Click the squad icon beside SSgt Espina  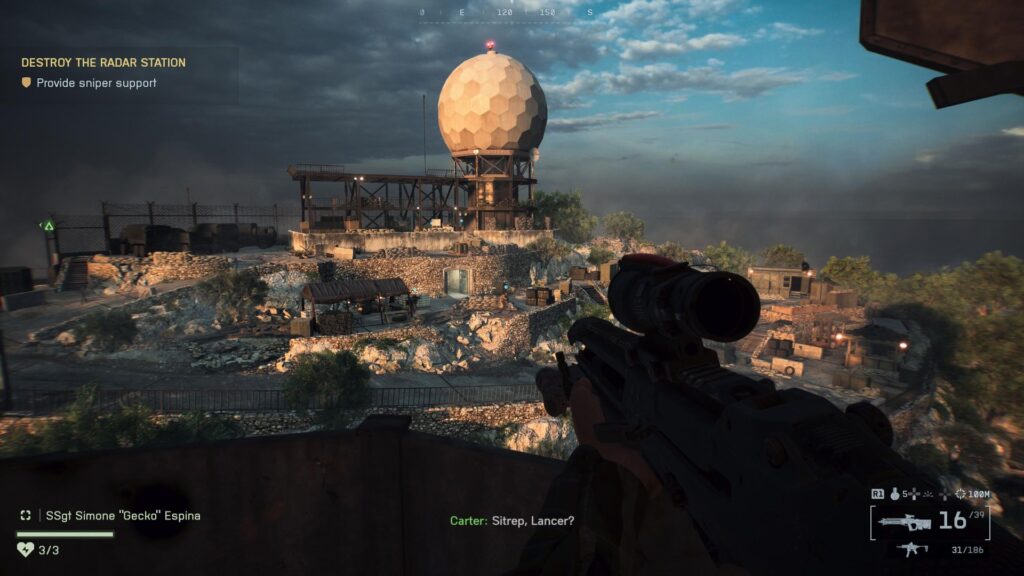26,516
